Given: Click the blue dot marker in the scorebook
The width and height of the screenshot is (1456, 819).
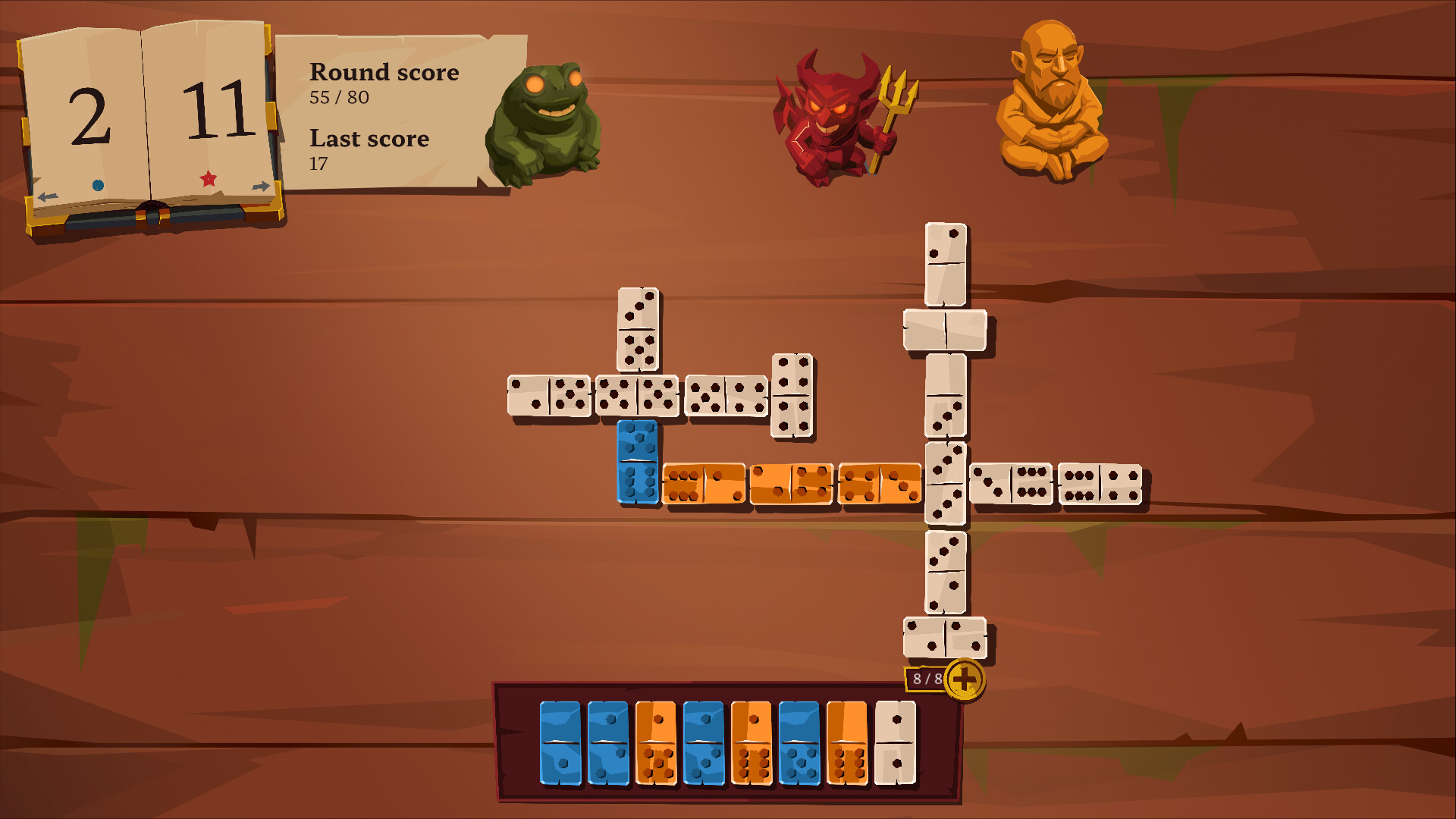Looking at the screenshot, I should [x=99, y=184].
